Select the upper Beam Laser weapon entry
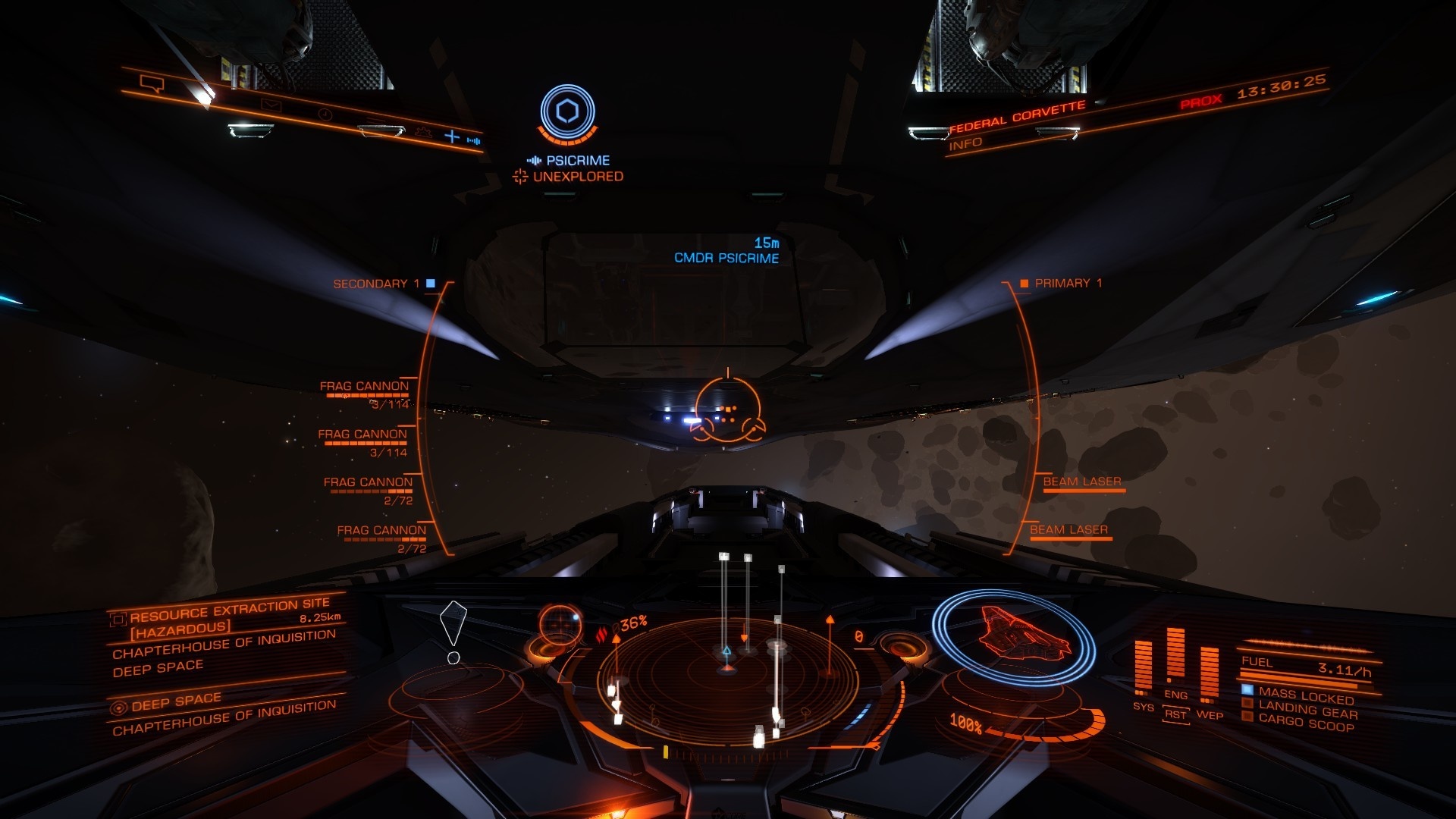This screenshot has width=1456, height=819. tap(1081, 482)
